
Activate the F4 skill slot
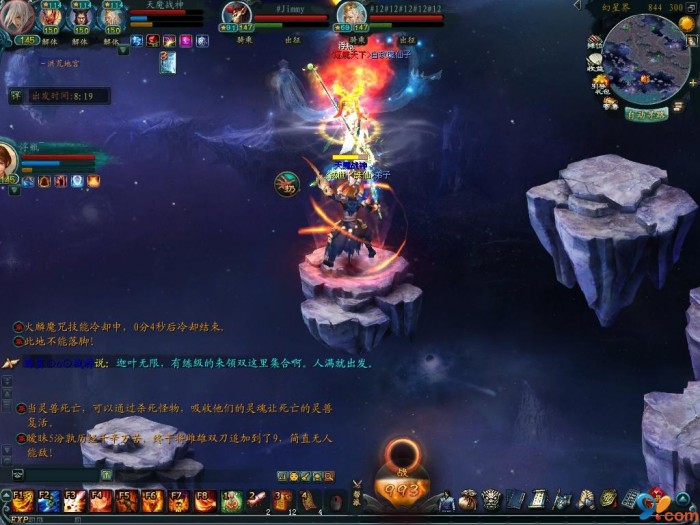(99, 500)
